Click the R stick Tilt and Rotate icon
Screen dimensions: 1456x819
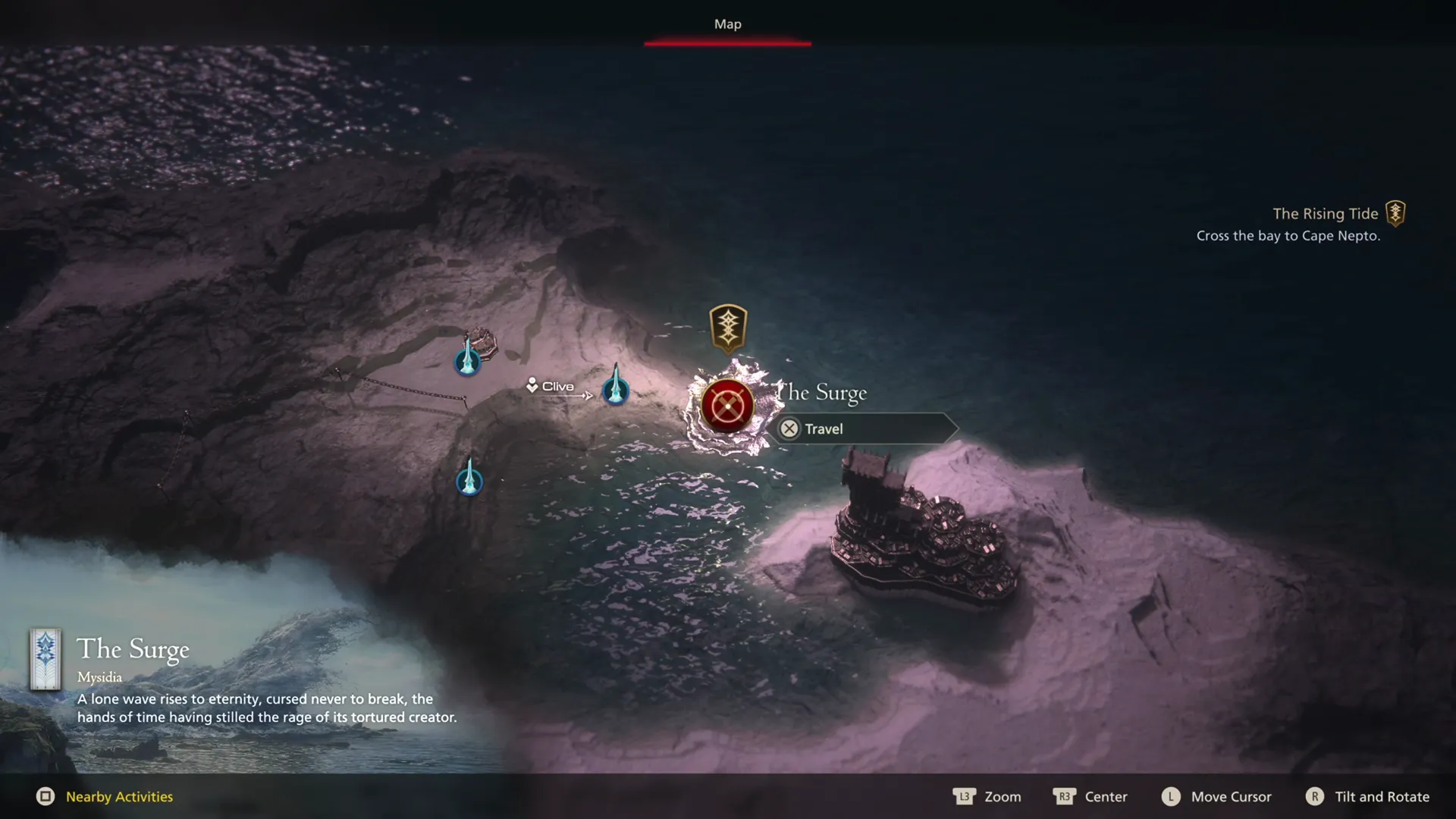point(1316,797)
